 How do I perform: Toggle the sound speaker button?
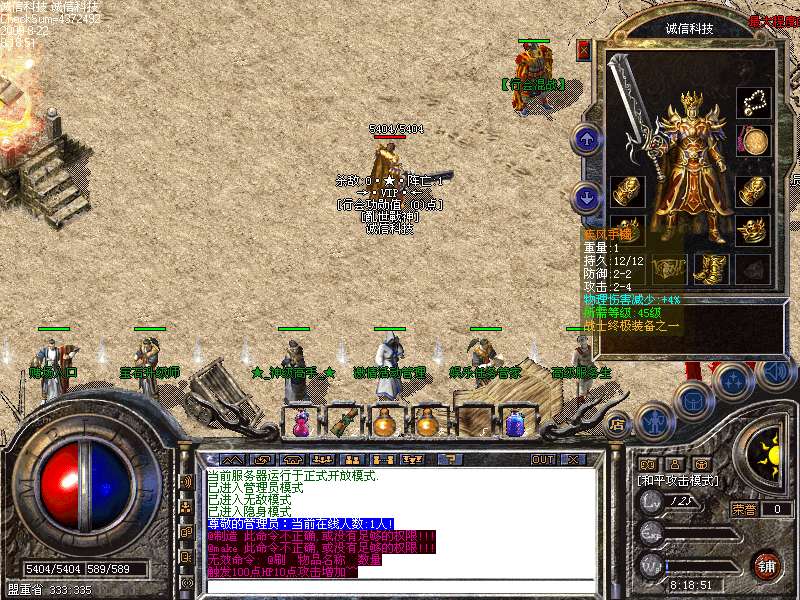(775, 372)
